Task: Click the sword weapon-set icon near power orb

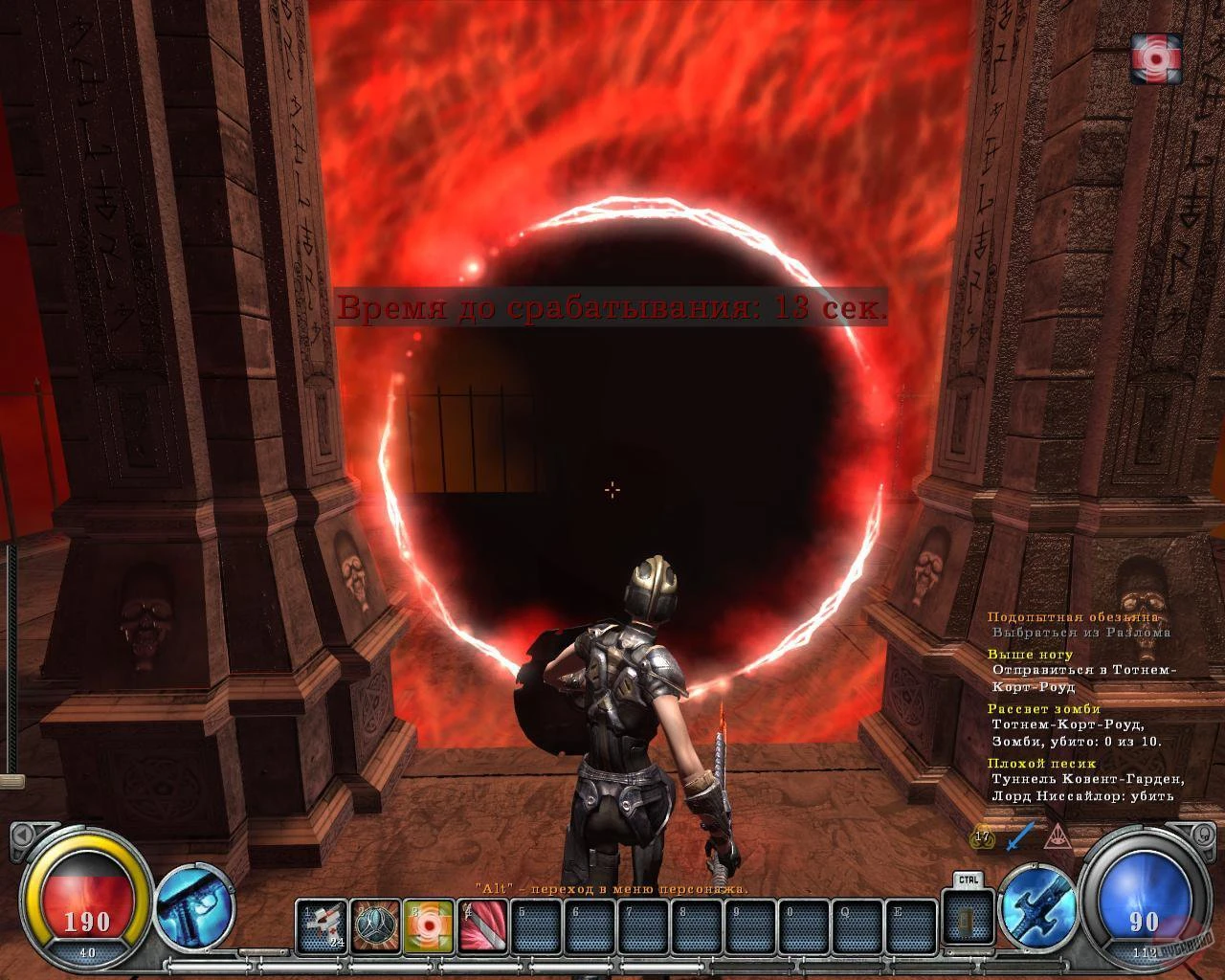Action: [x=1034, y=905]
